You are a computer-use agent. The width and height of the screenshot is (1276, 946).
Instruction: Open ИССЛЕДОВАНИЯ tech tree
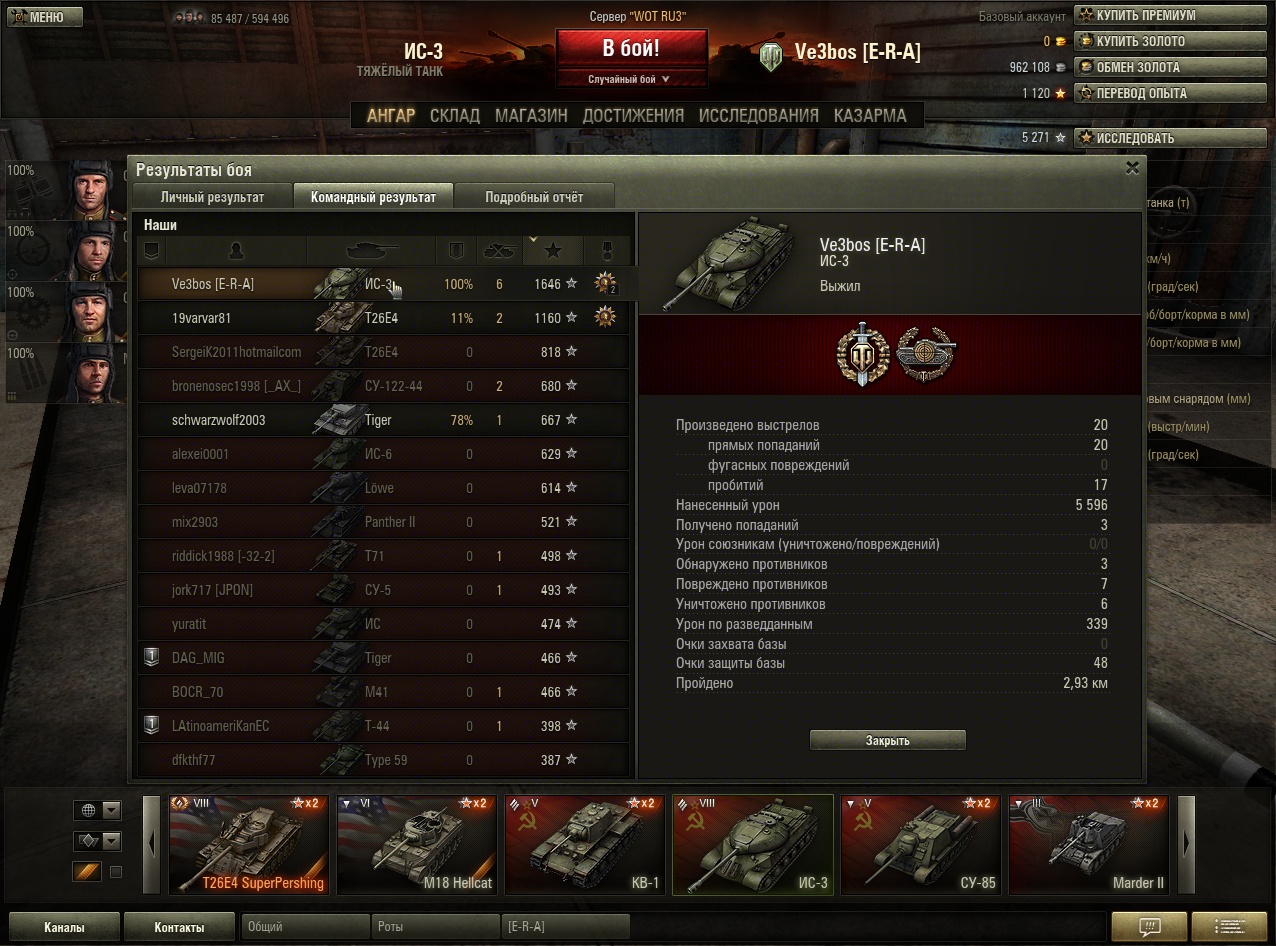click(x=758, y=116)
